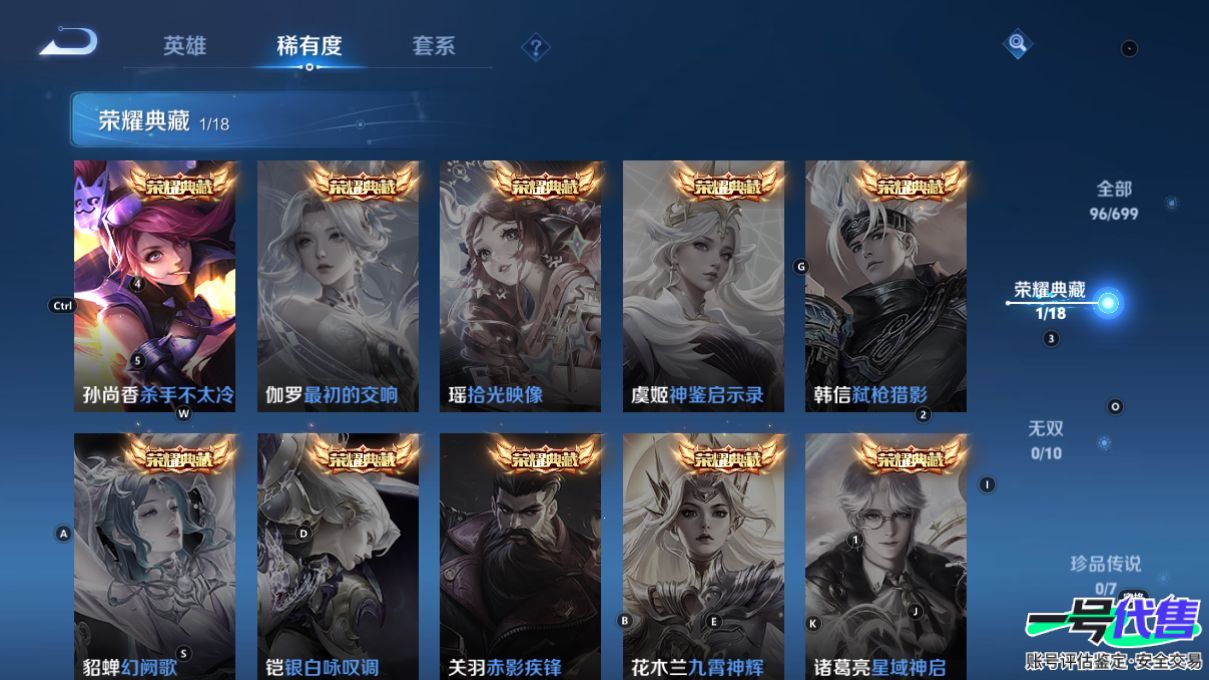Choose 韩信 弑枪猎影 skin card
Screen dimensions: 1209x680
tap(885, 286)
